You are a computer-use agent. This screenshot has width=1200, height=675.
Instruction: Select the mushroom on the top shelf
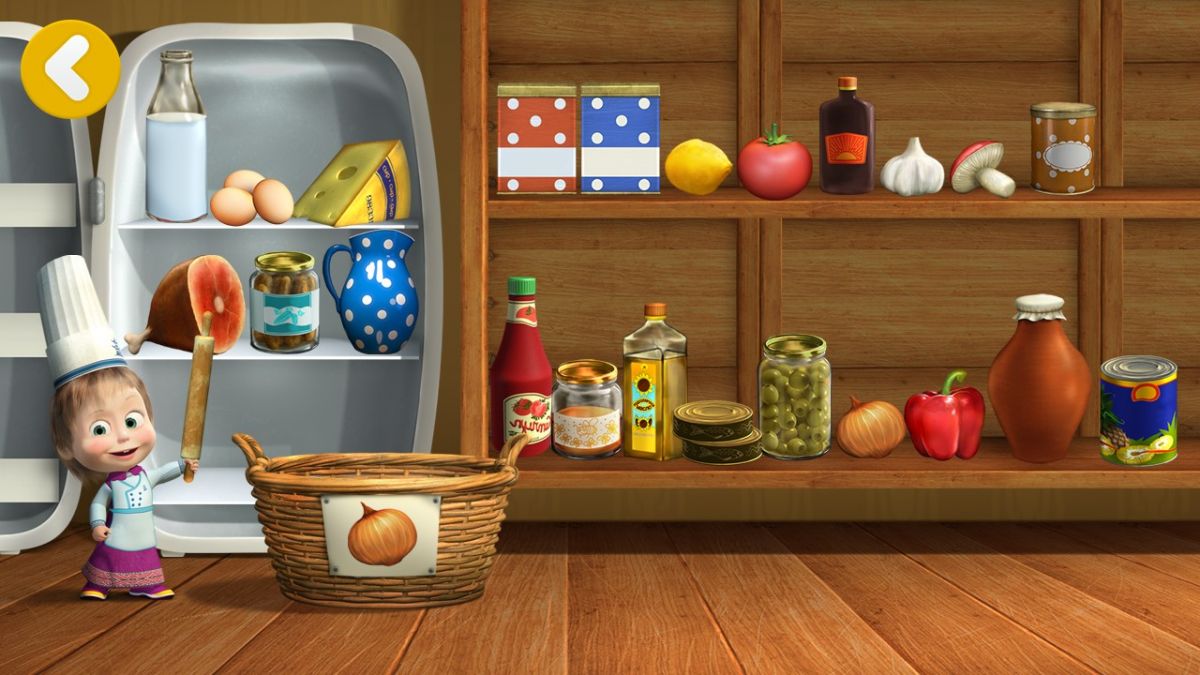click(980, 169)
